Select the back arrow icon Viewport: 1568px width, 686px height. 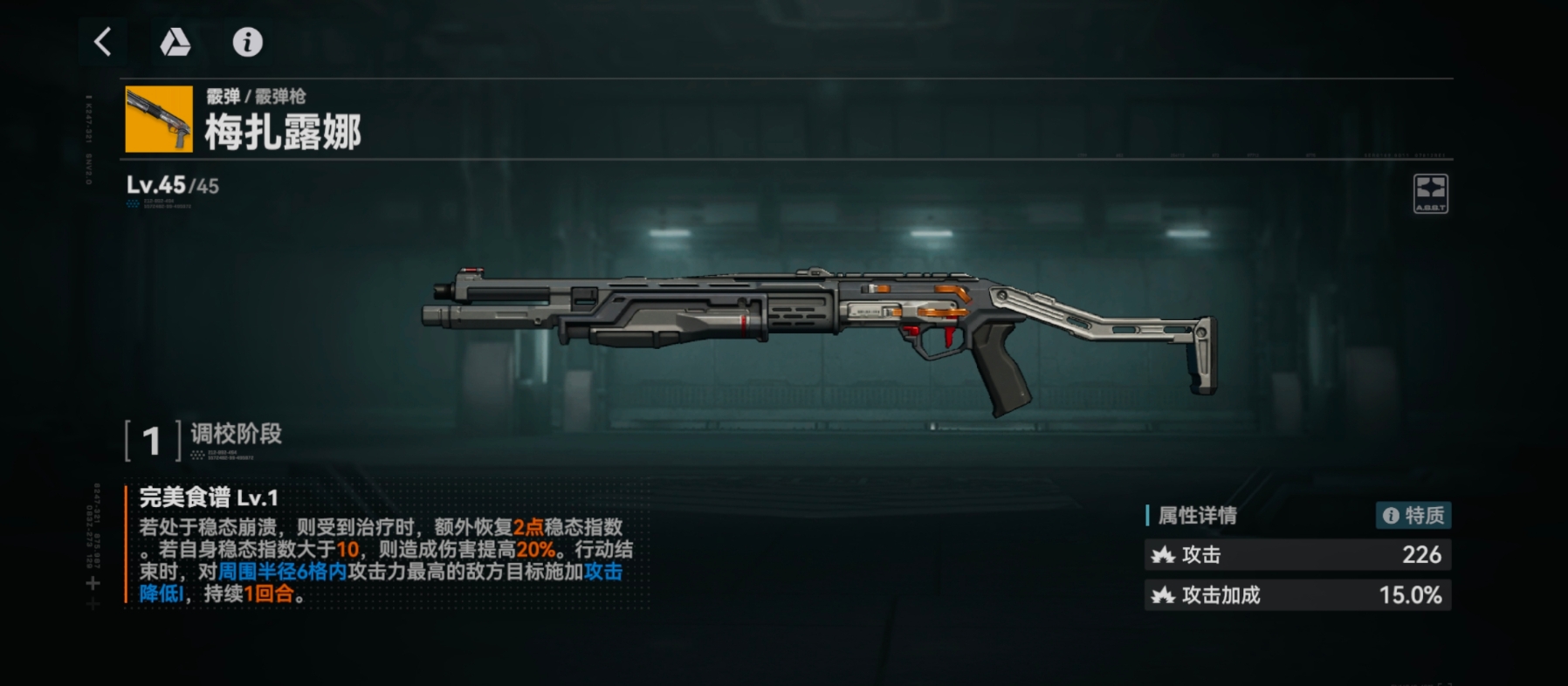[101, 41]
